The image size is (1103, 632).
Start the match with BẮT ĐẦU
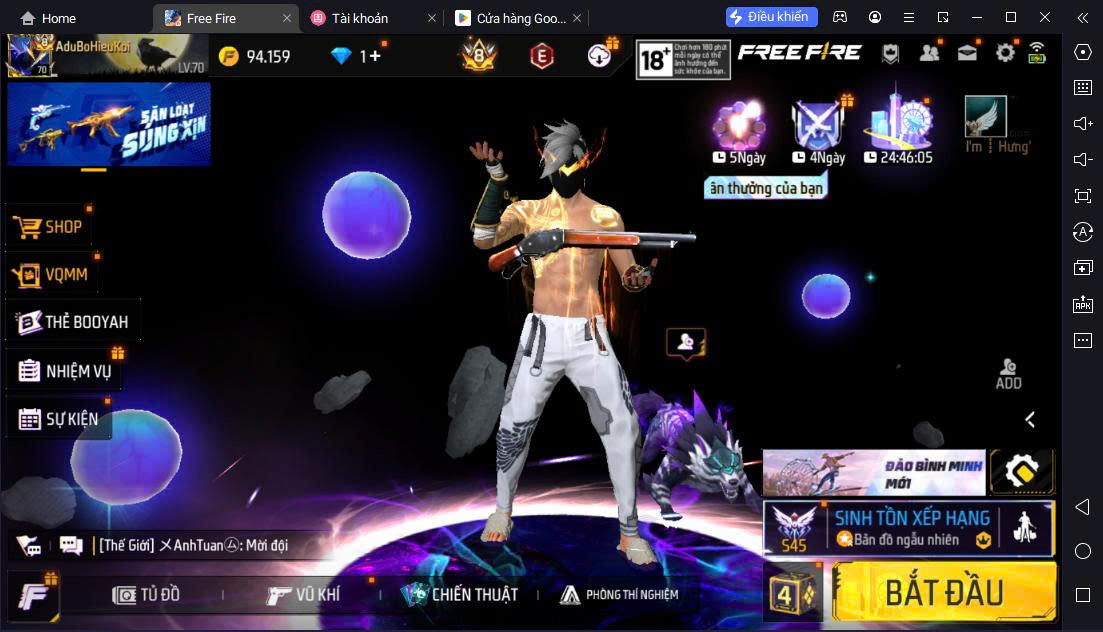[943, 592]
